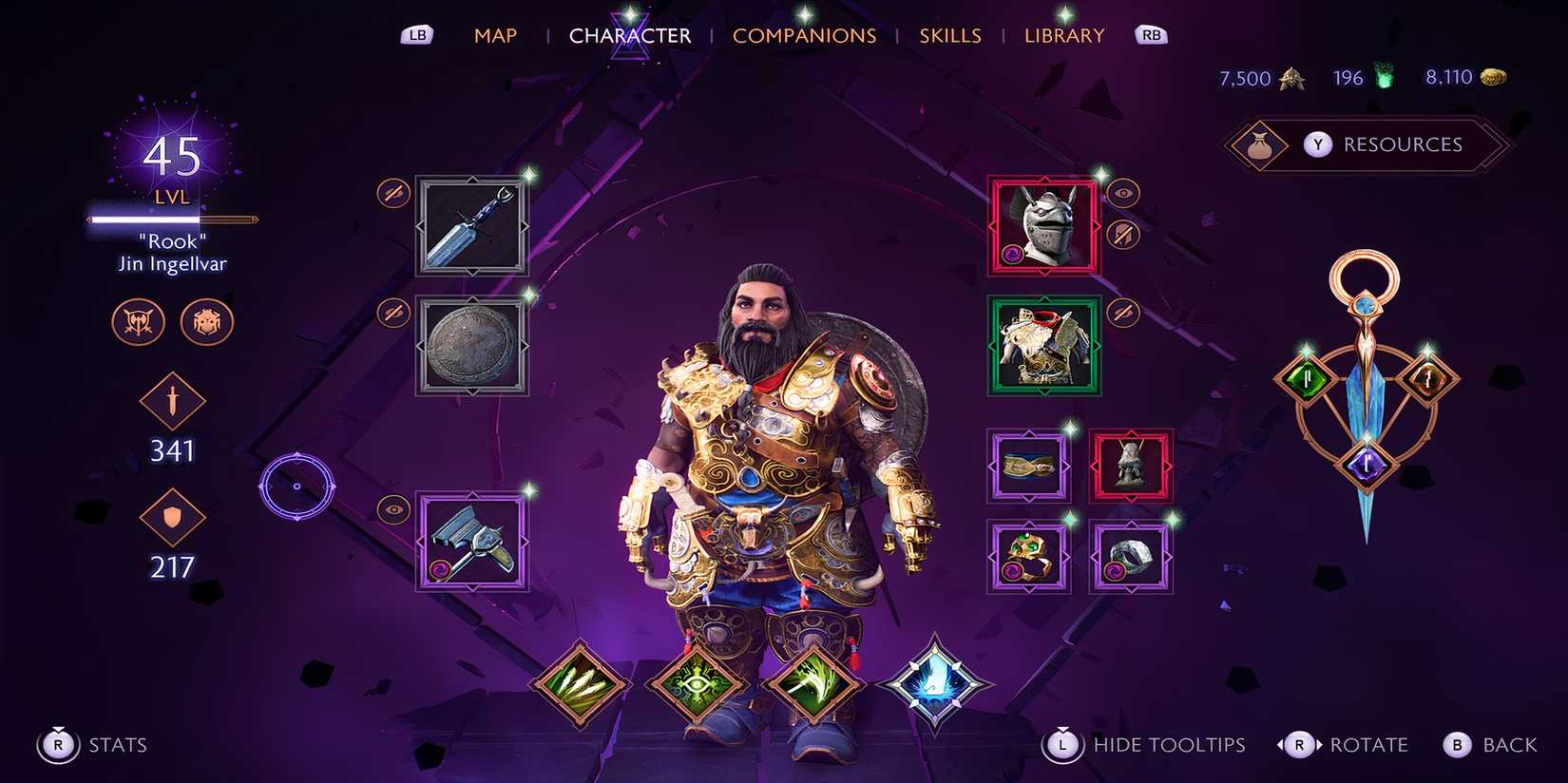Toggle the eye visibility icon beside the helmet slot

pos(1124,192)
